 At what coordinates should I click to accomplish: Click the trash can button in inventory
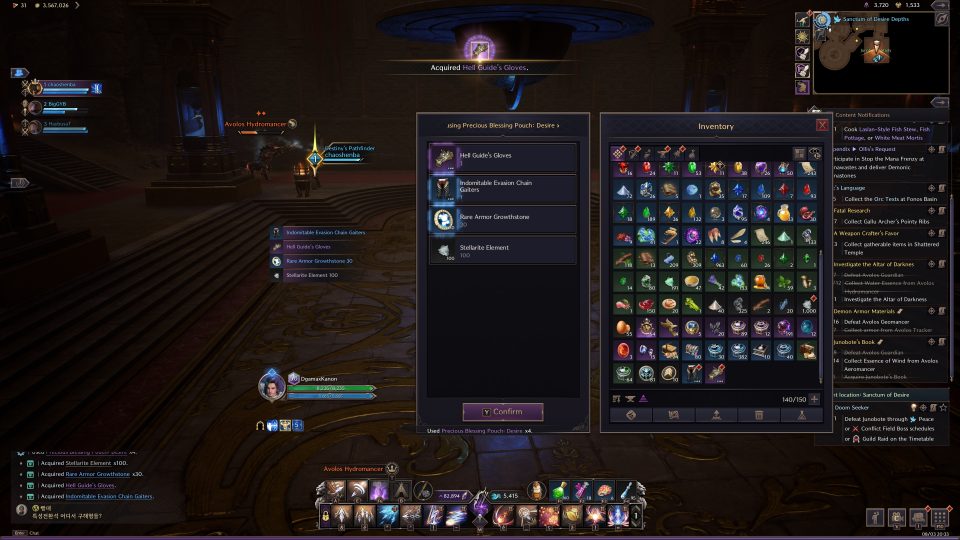[x=759, y=415]
